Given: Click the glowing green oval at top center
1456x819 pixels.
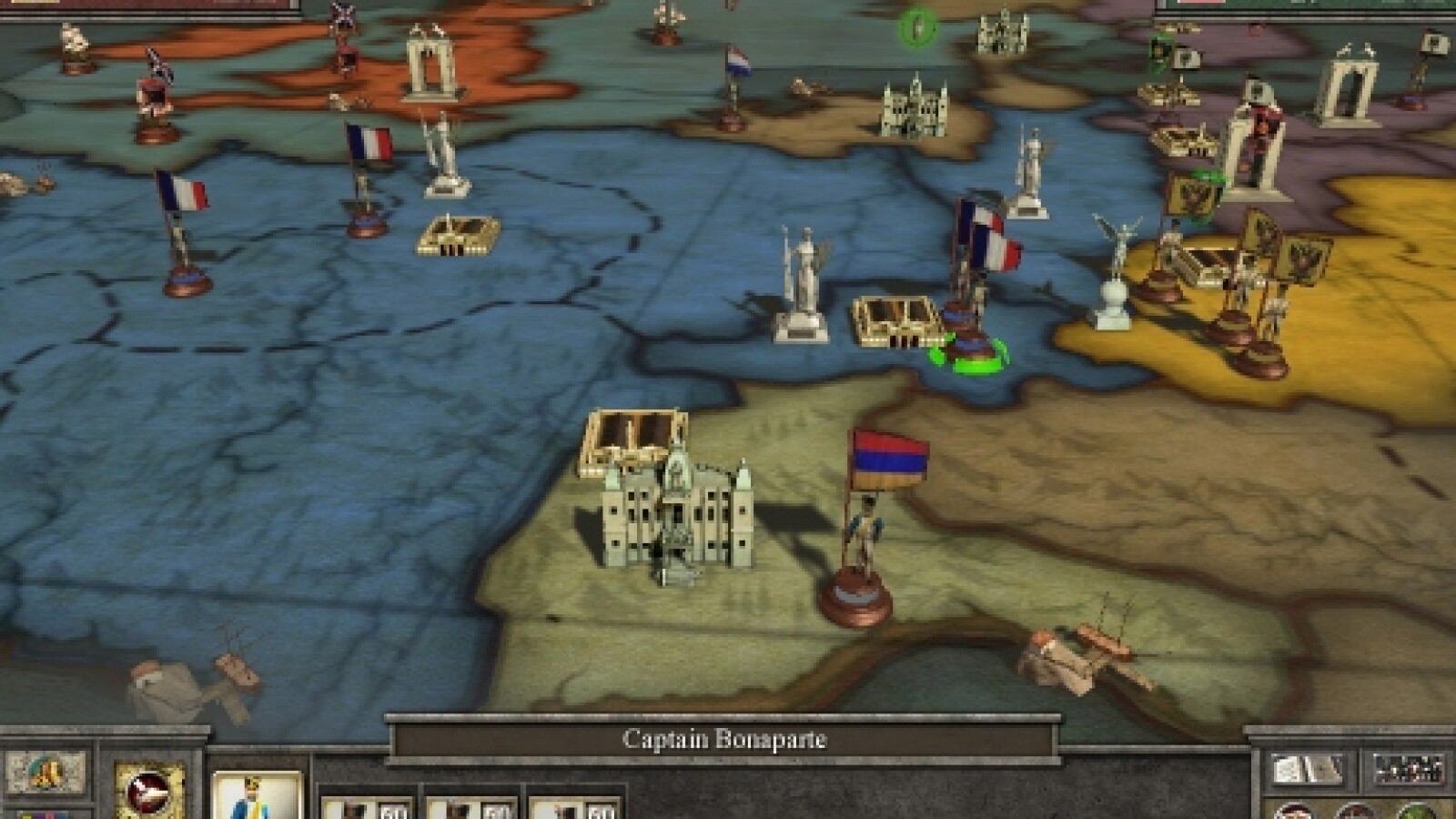Looking at the screenshot, I should click(x=915, y=25).
